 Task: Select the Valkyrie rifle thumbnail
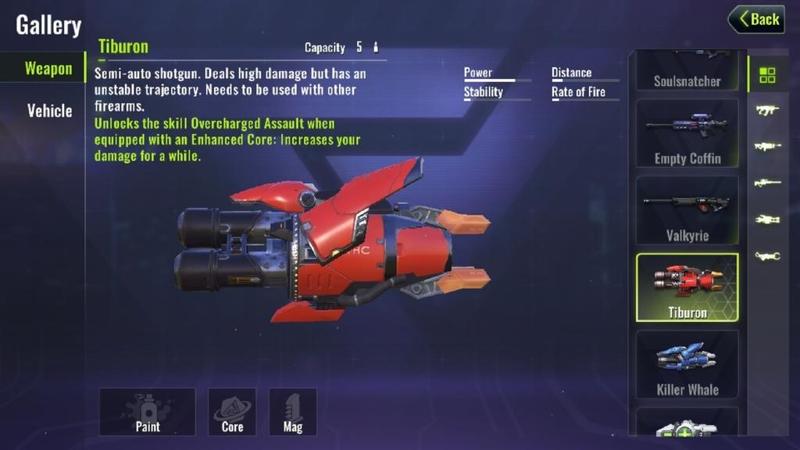(687, 210)
